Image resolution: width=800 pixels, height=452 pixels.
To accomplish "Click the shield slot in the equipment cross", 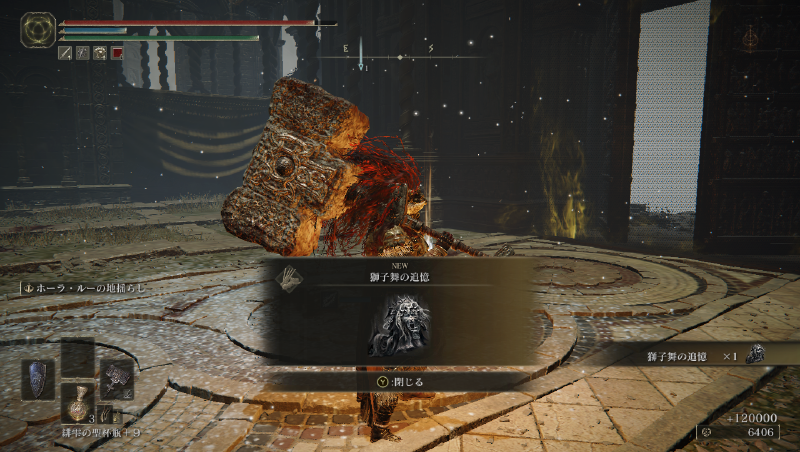I will pos(37,380).
